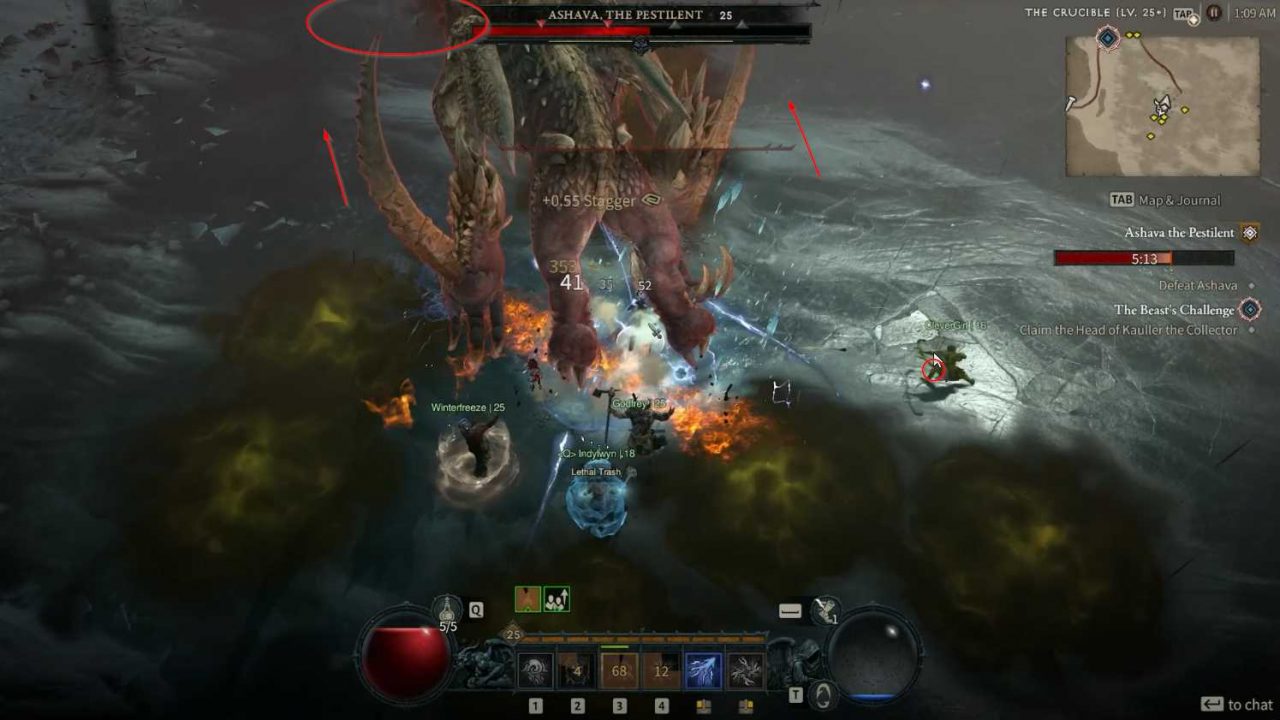Click the orange buff icon above the skill bar

[527, 597]
